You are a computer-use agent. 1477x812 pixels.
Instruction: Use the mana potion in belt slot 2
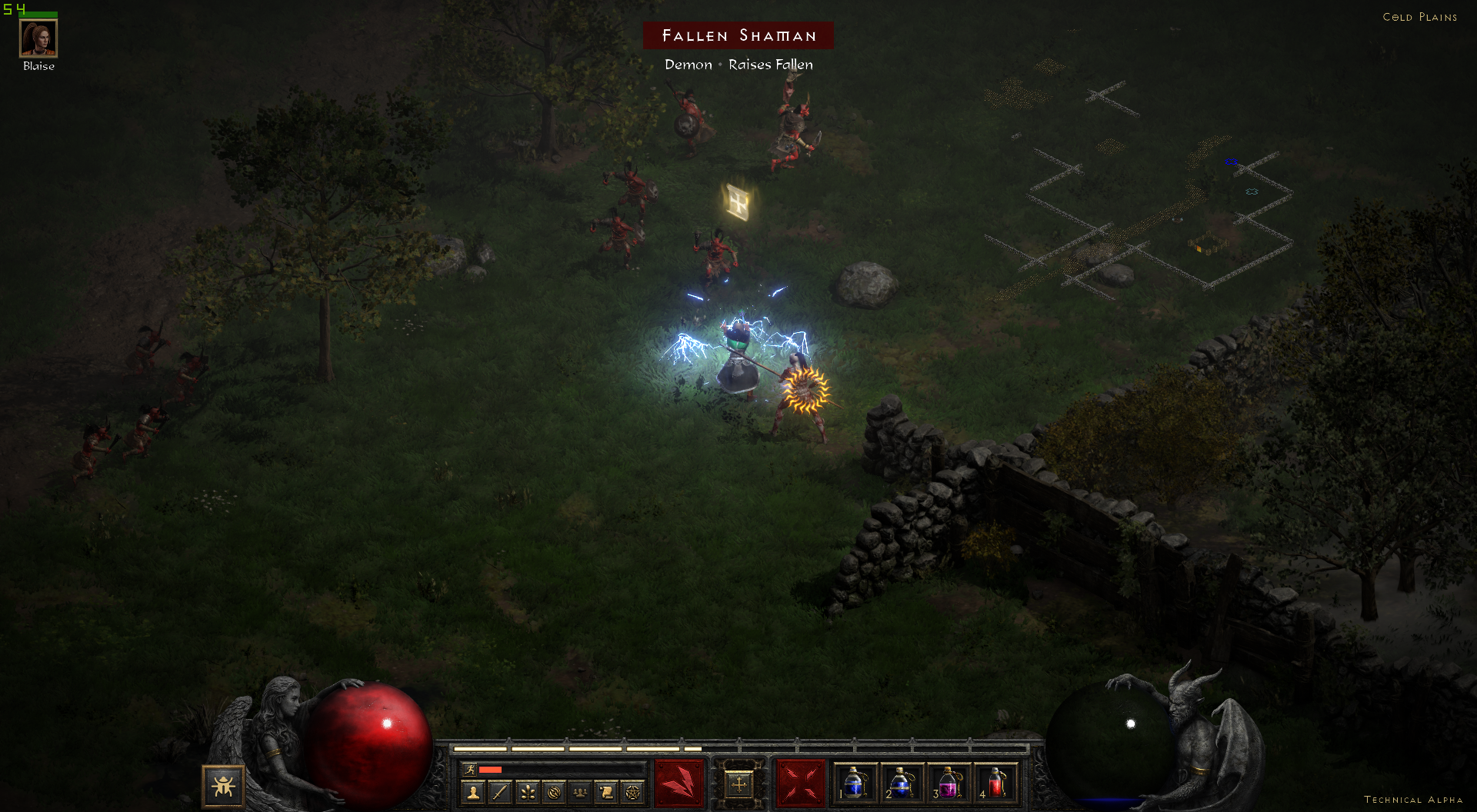[902, 783]
